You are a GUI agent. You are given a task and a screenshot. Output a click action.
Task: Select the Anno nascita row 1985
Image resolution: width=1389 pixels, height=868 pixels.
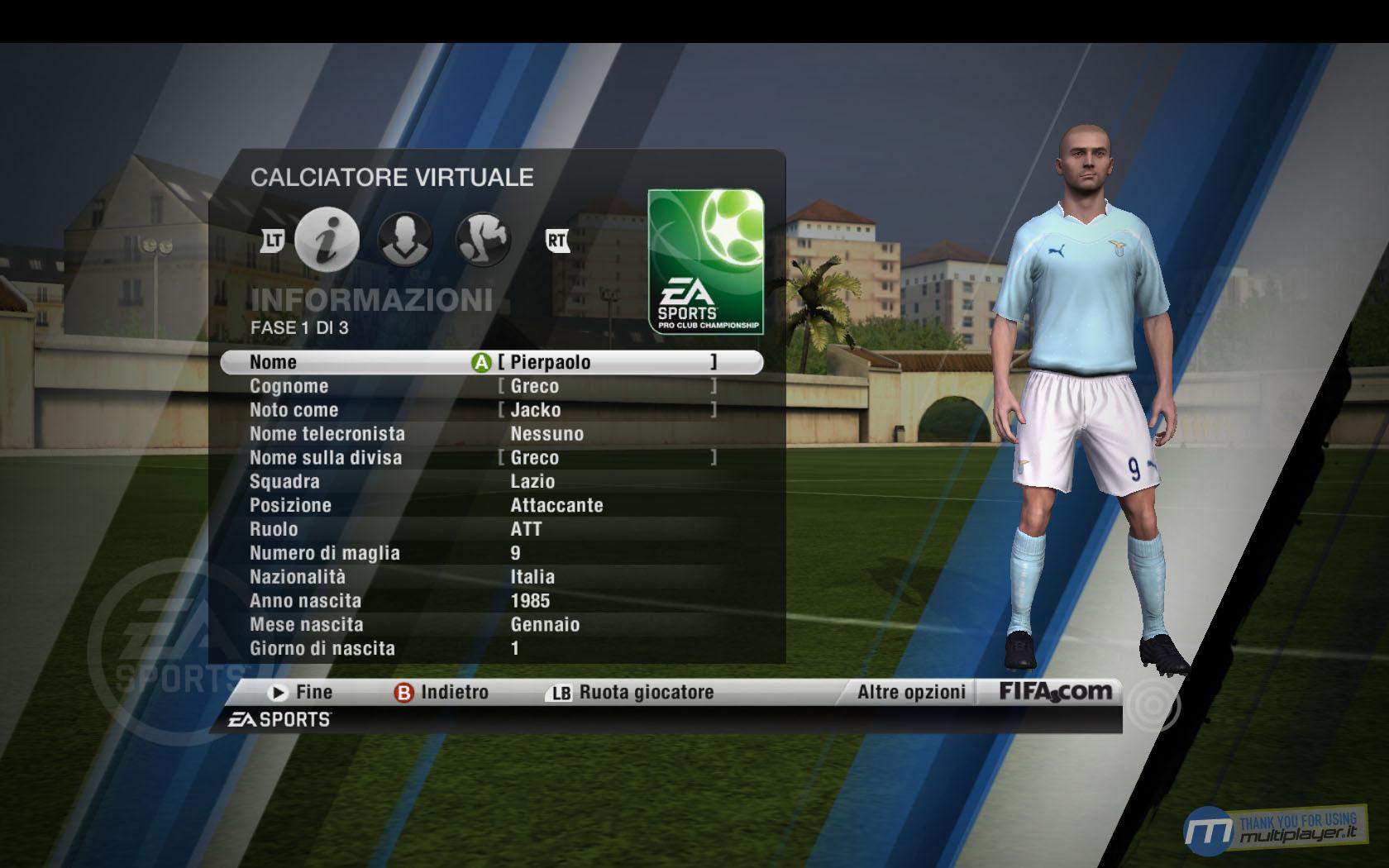(x=491, y=601)
